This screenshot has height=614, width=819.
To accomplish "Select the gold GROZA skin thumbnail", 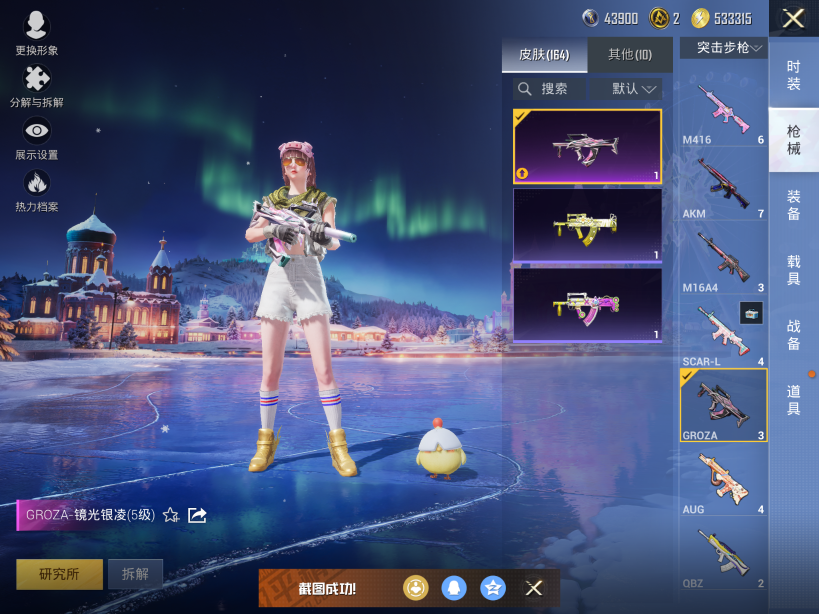I will [587, 225].
